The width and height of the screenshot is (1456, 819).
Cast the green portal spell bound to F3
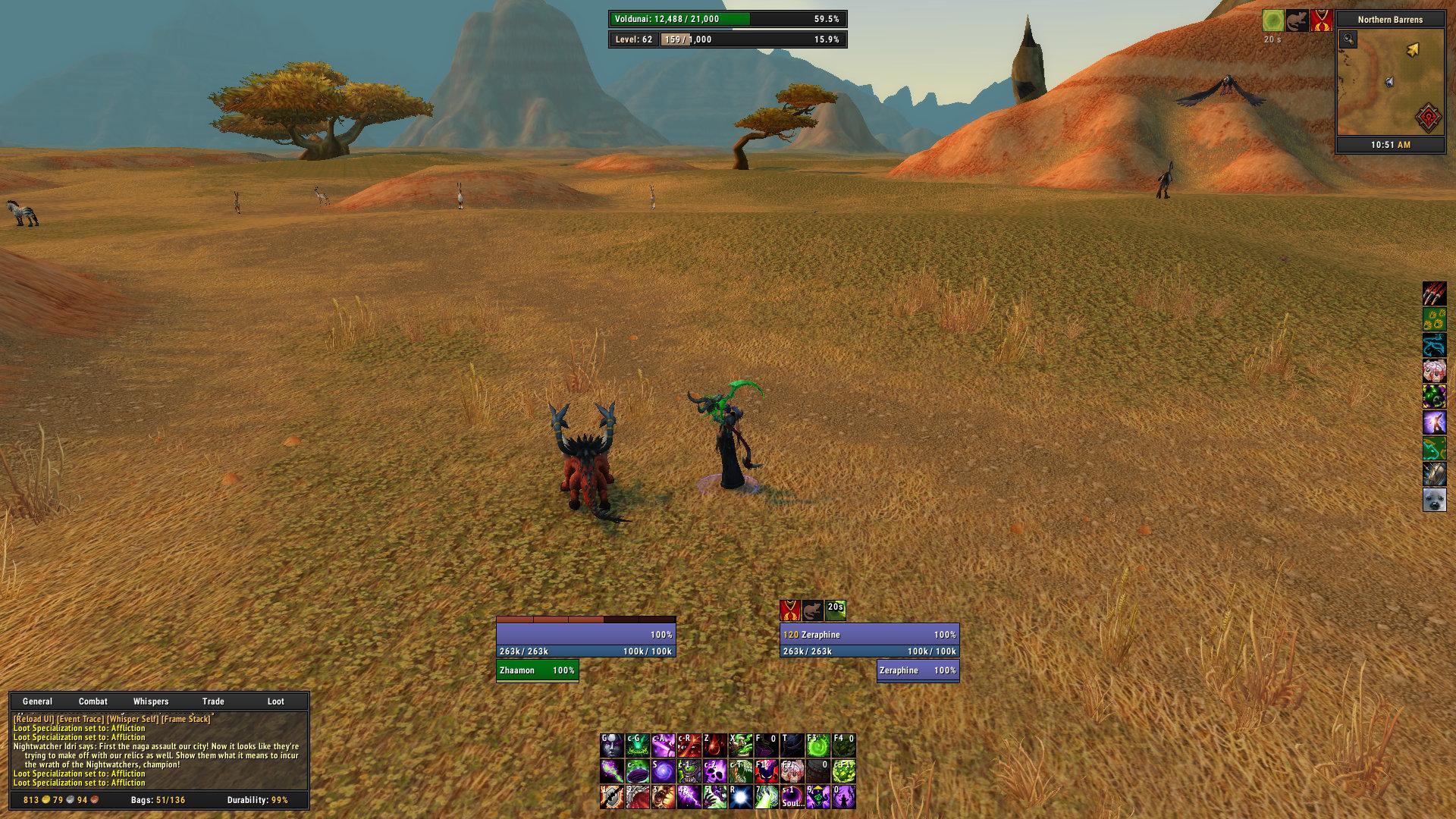pos(817,745)
